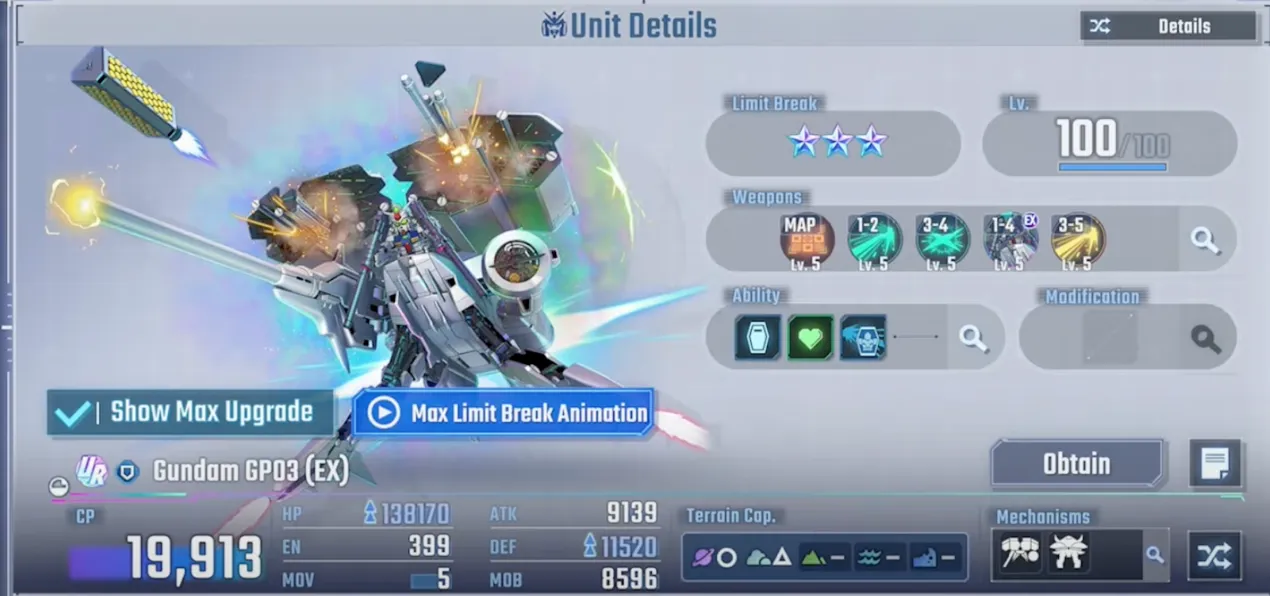Screen dimensions: 1270x596
Task: Select the 1-2 range weapon icon
Action: 874,240
